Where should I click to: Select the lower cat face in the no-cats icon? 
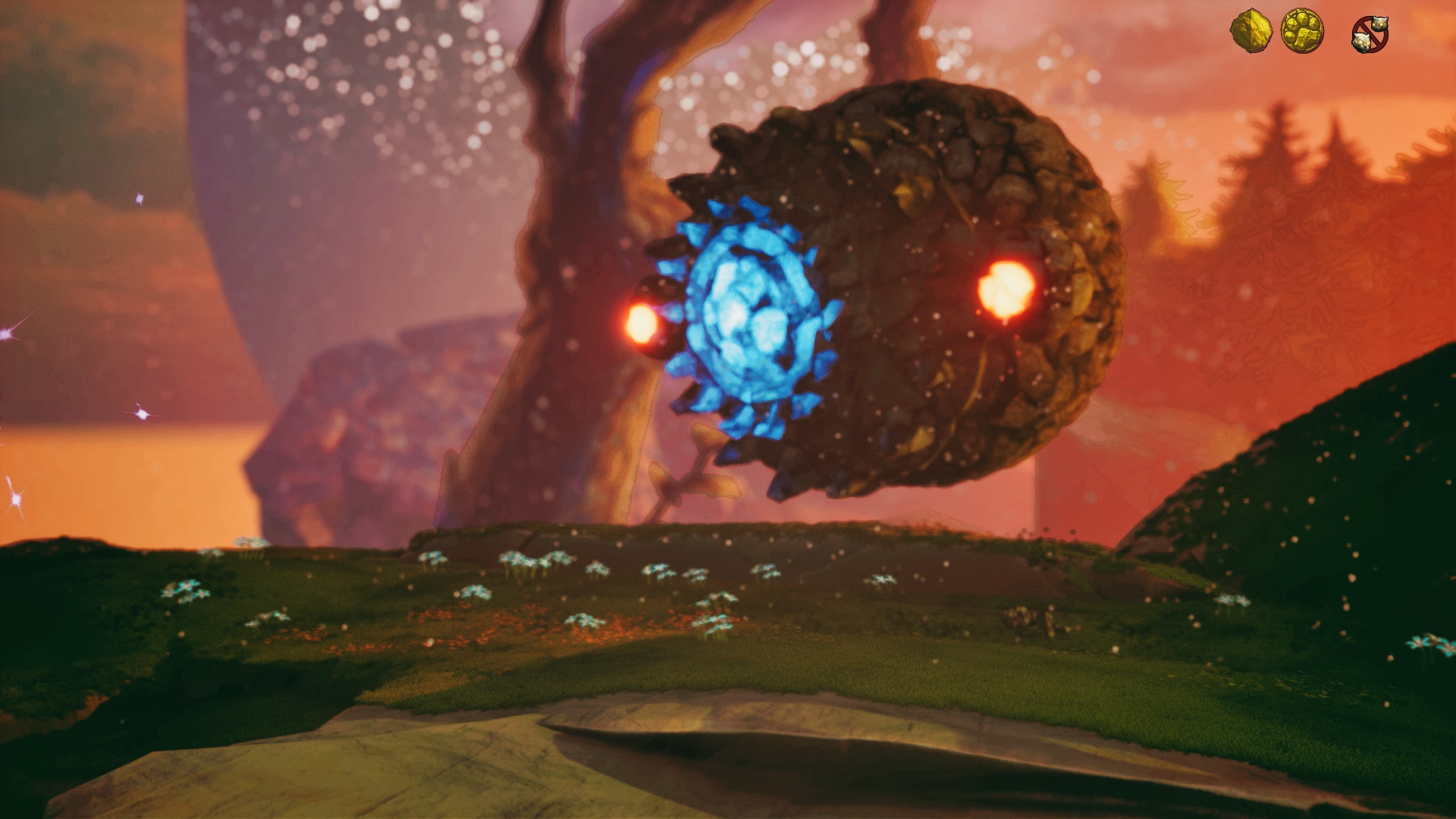(x=1362, y=42)
